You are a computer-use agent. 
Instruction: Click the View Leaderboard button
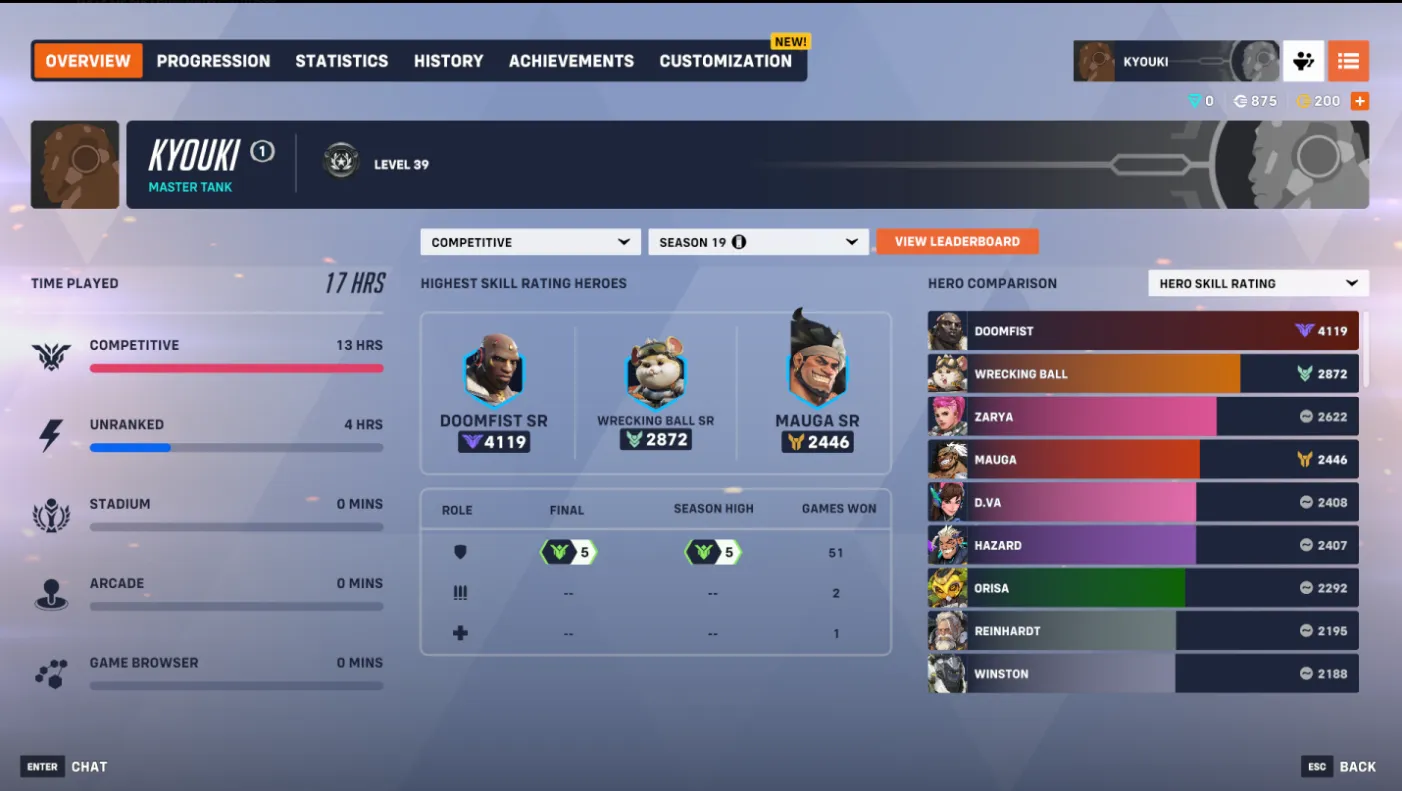click(x=957, y=241)
